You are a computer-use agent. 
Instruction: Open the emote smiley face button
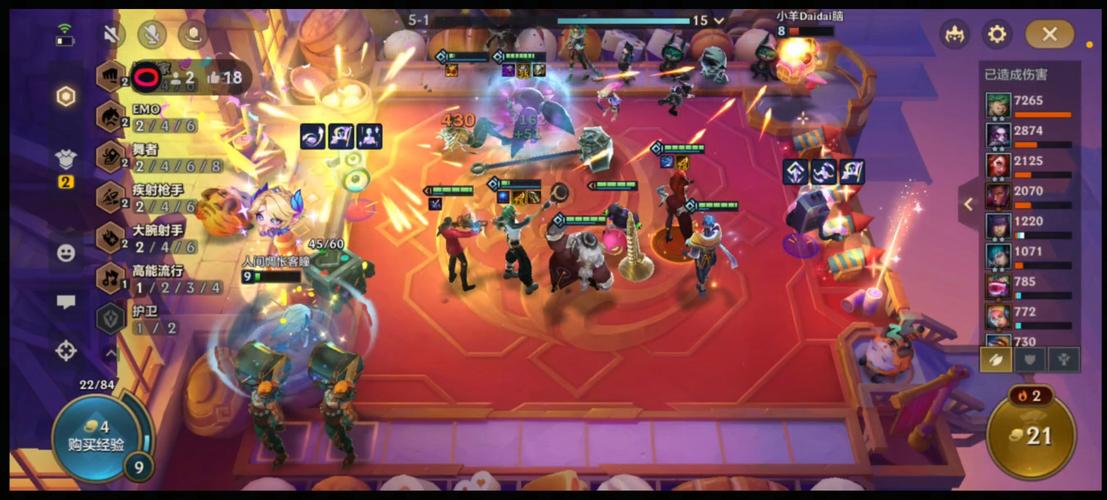tap(66, 253)
